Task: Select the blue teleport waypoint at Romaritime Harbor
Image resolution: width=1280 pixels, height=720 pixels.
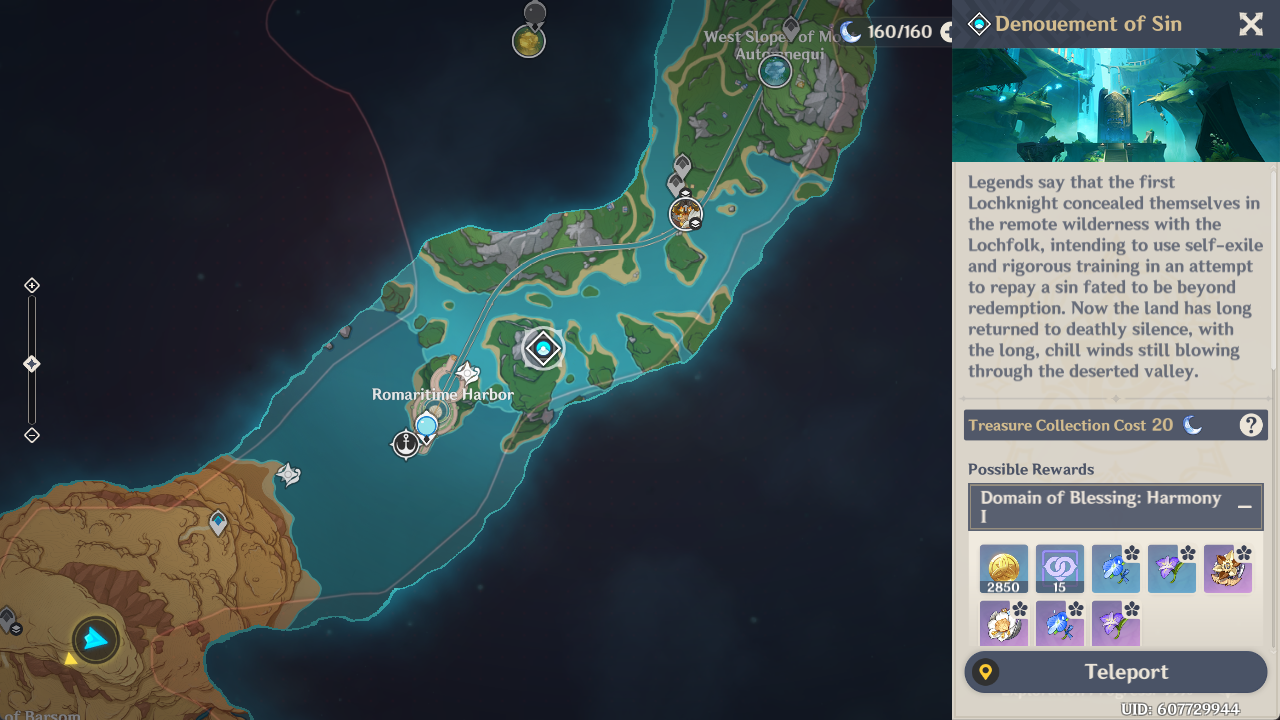Action: [x=427, y=426]
